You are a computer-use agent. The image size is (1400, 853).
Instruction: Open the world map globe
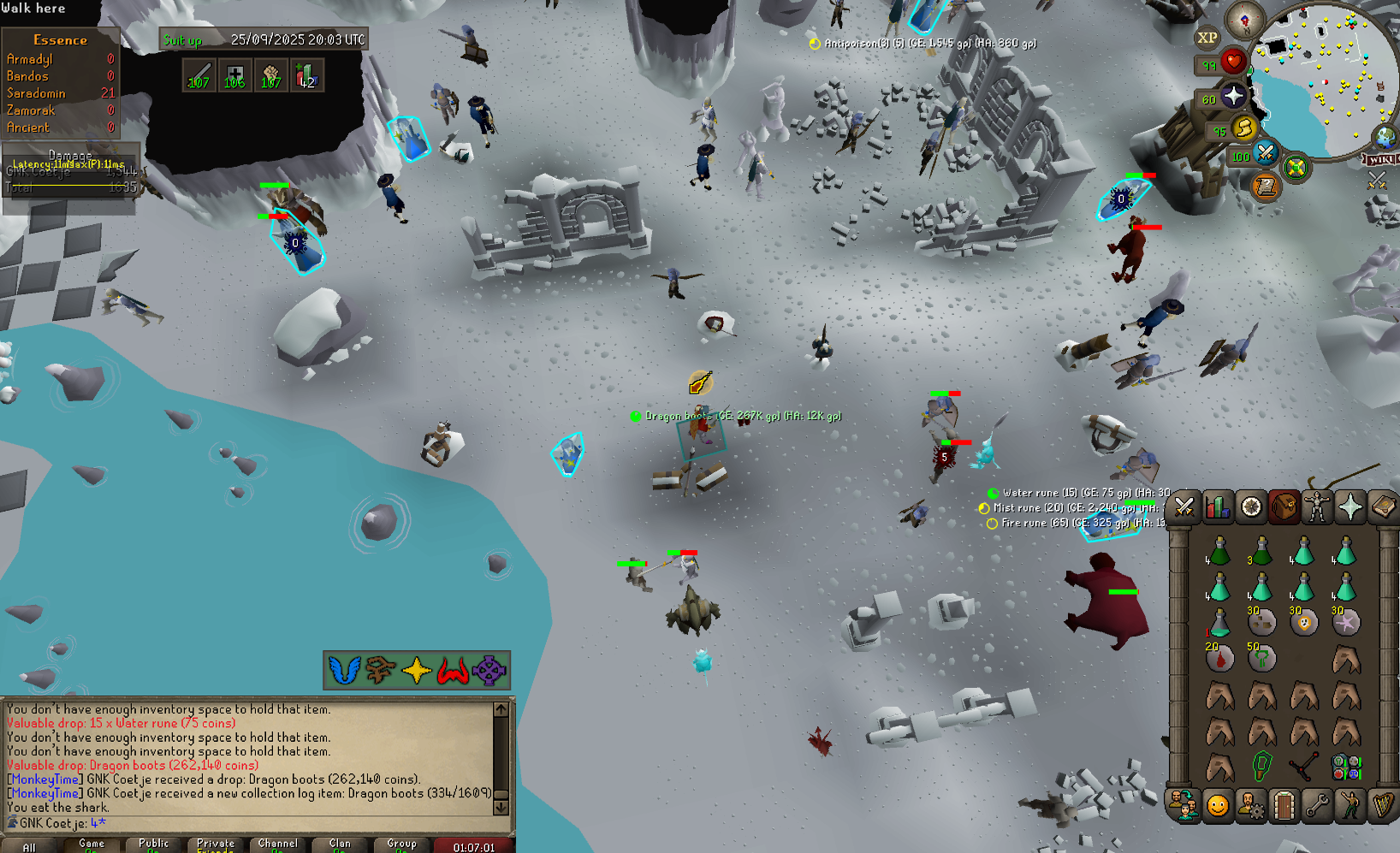pyautogui.click(x=1385, y=136)
